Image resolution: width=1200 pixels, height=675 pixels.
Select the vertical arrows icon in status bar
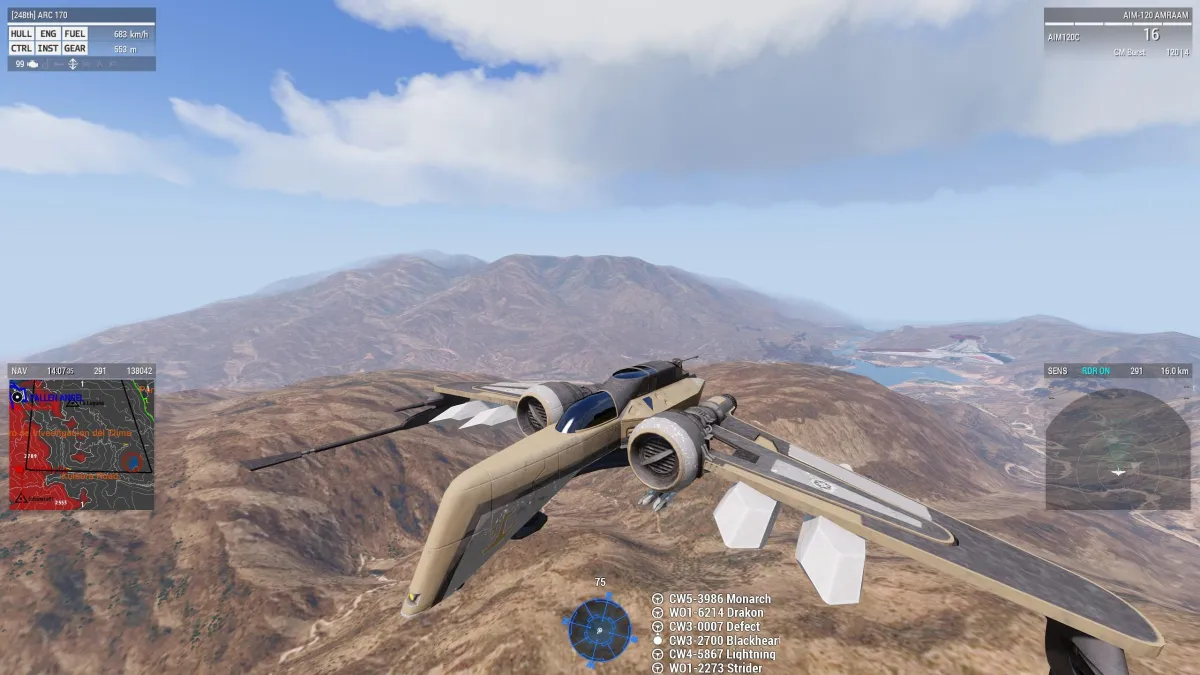73,64
